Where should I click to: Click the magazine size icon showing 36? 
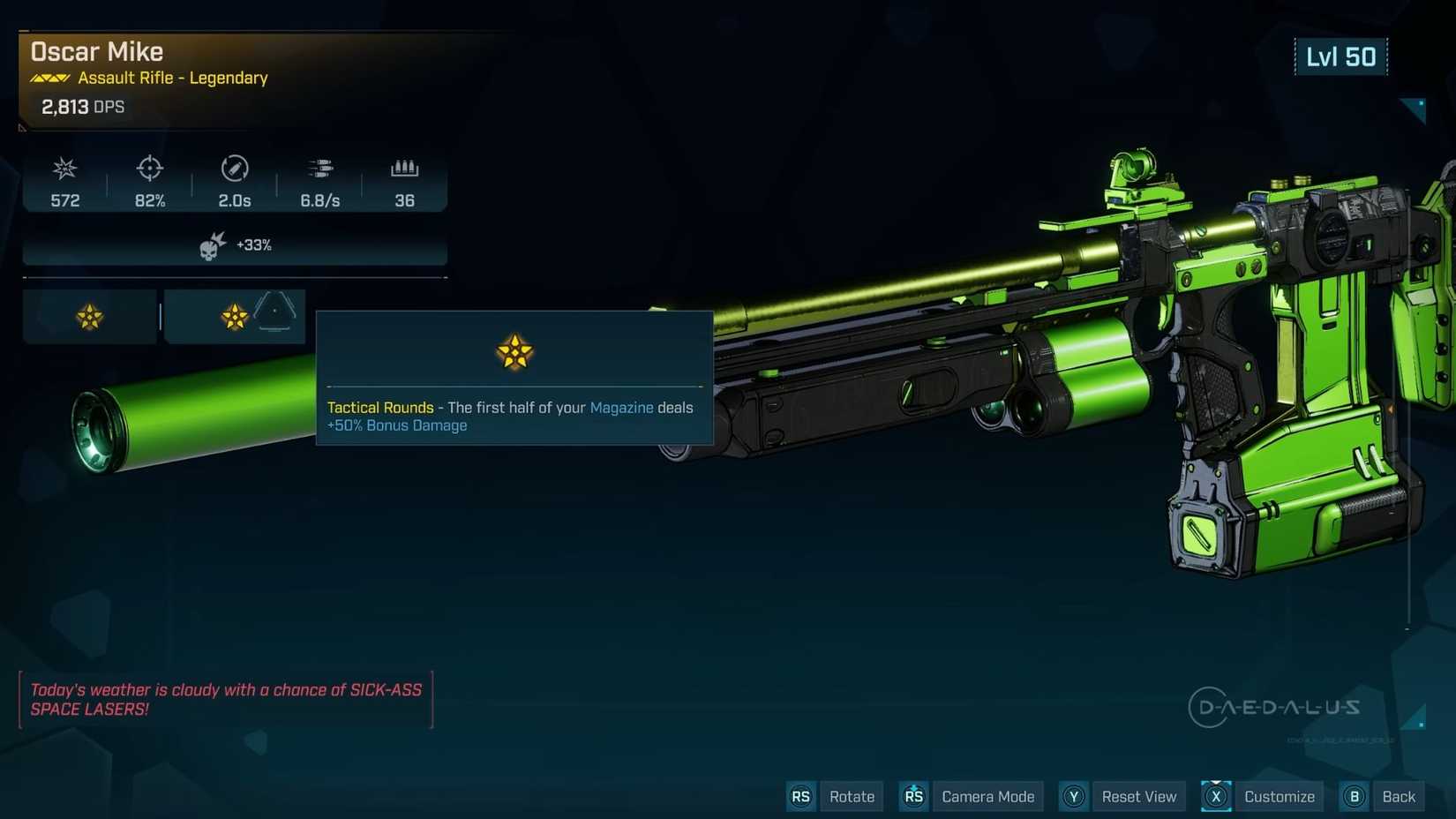pyautogui.click(x=404, y=169)
